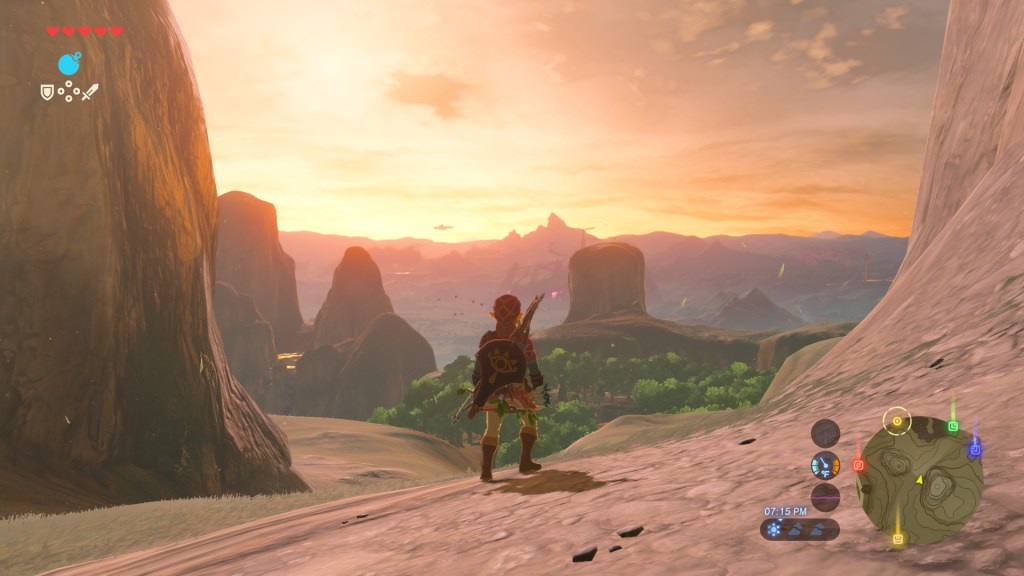Select the blue shrine marker on minimap

tap(974, 451)
